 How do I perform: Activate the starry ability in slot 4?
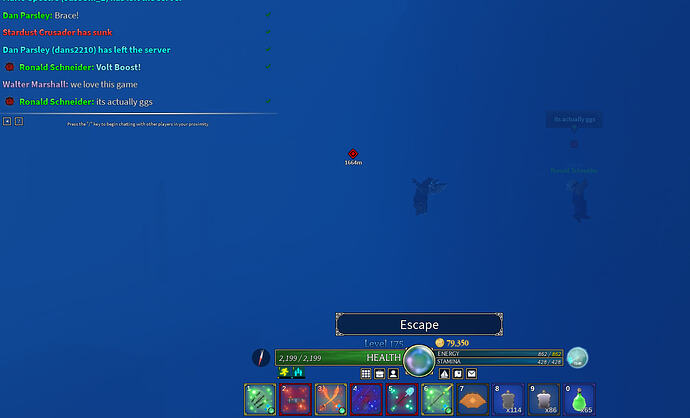pos(366,399)
